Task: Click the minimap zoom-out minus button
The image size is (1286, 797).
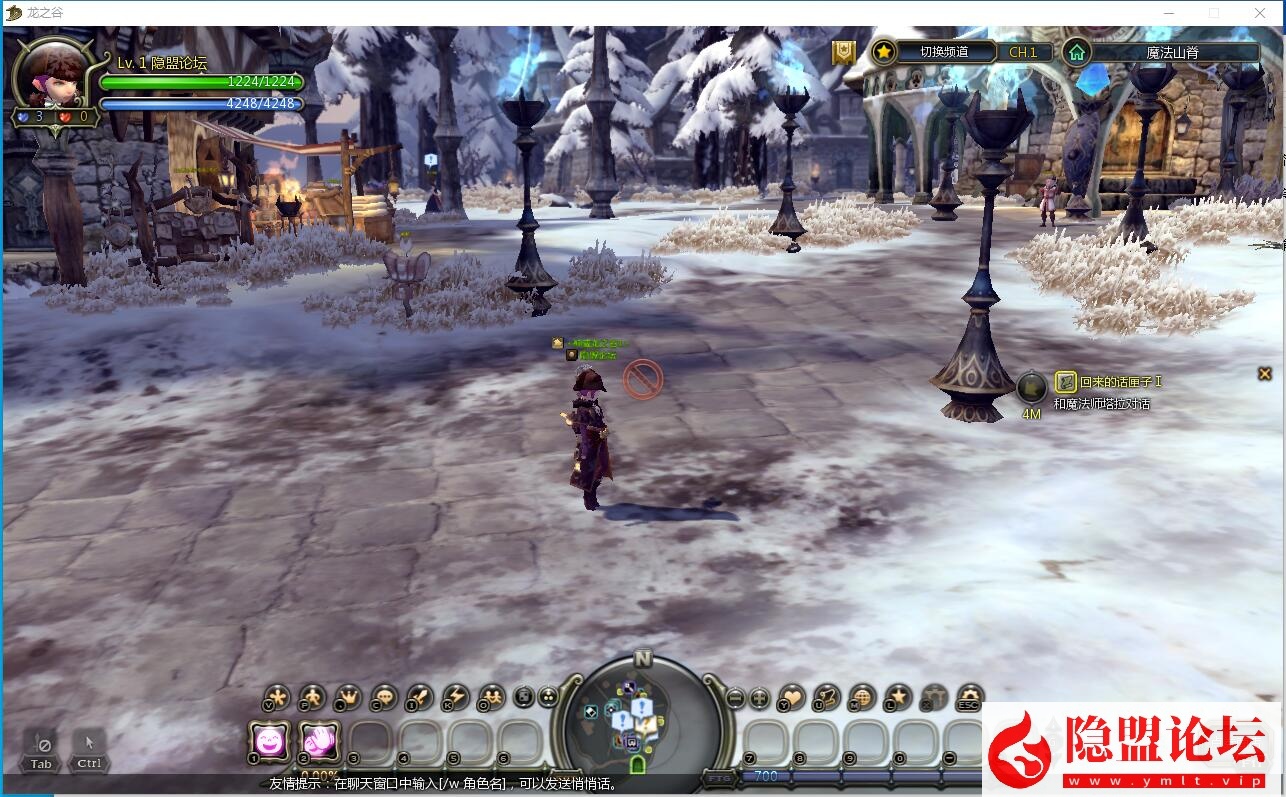Action: point(735,699)
